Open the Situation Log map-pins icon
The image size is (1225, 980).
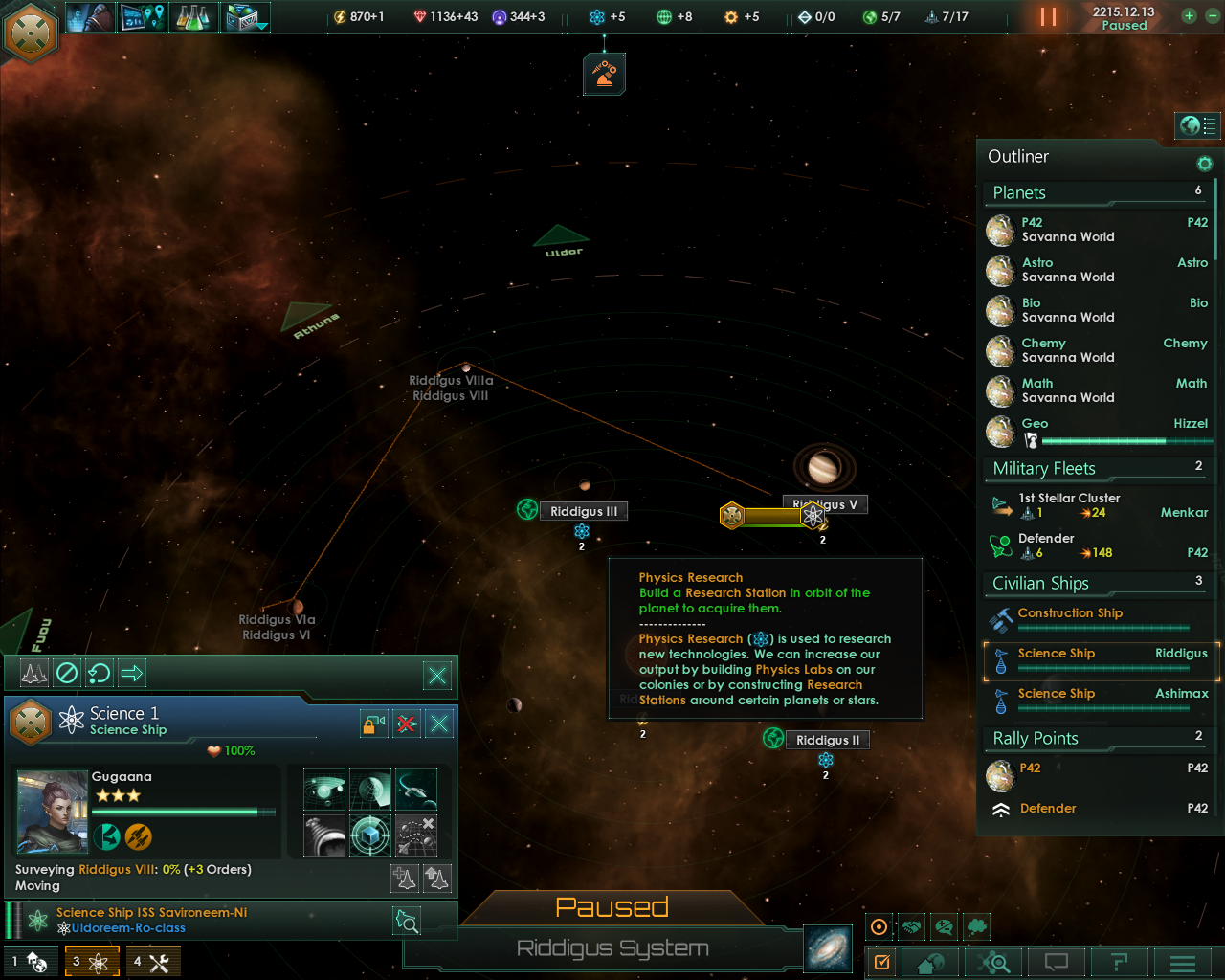point(143,16)
